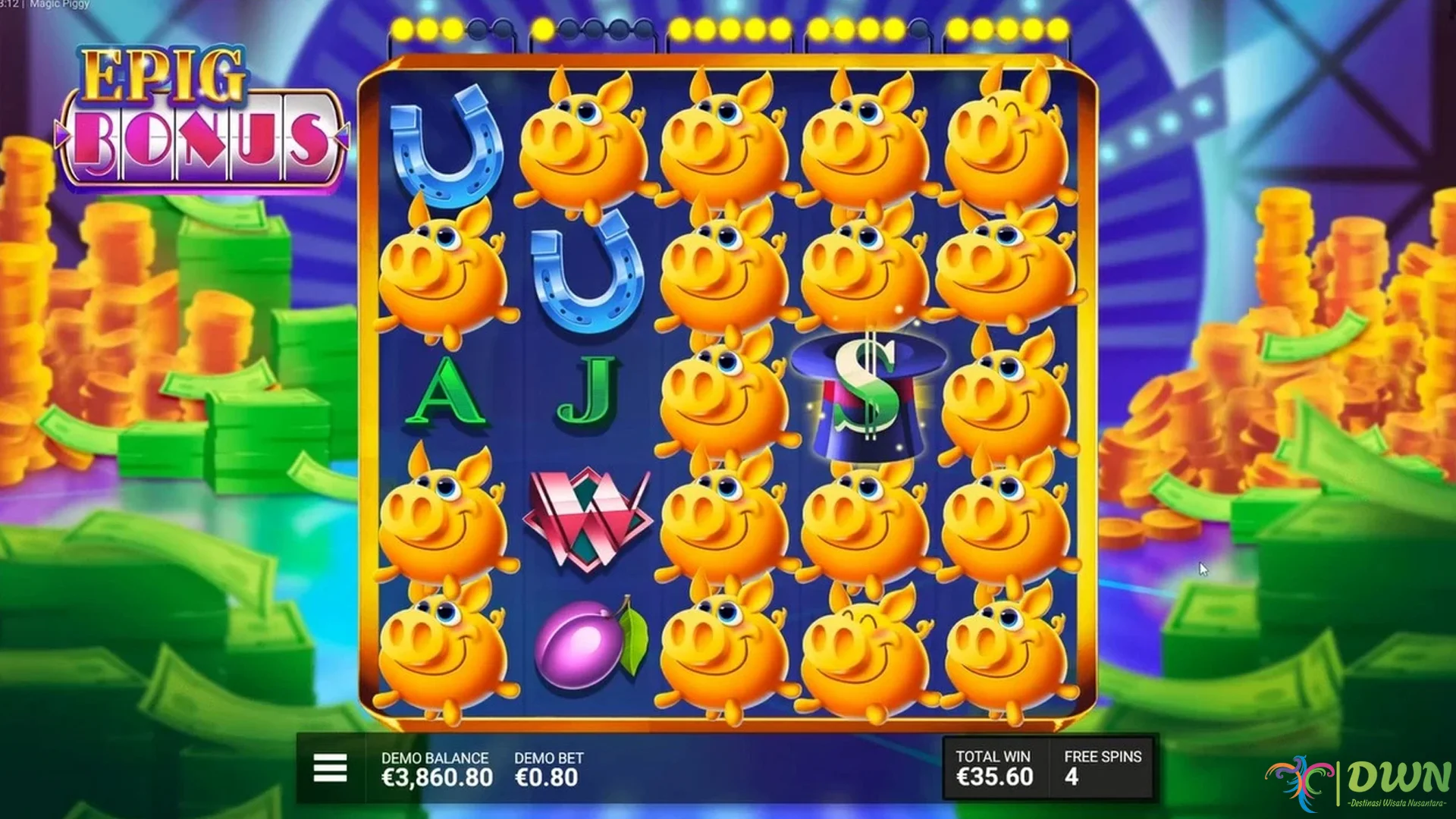
Task: Open the hamburger menu in bottom bar
Action: (329, 768)
